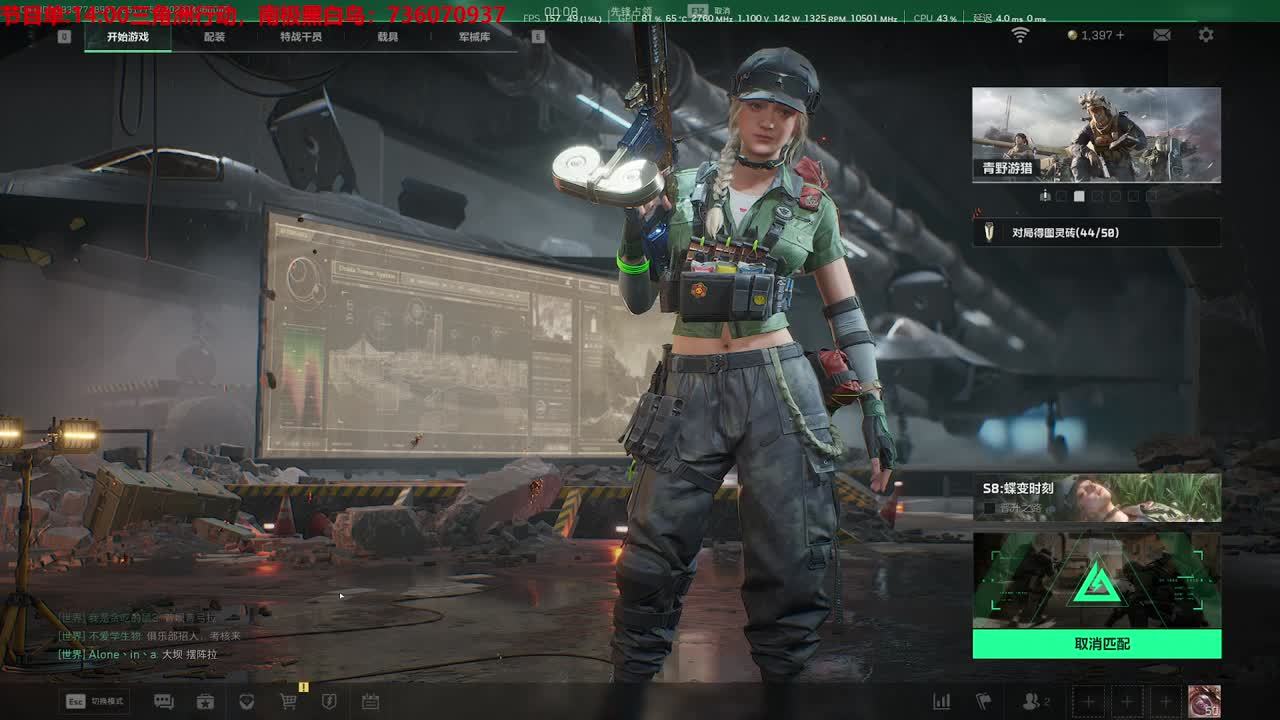Open the mail envelope icon
This screenshot has width=1280, height=720.
(1161, 35)
